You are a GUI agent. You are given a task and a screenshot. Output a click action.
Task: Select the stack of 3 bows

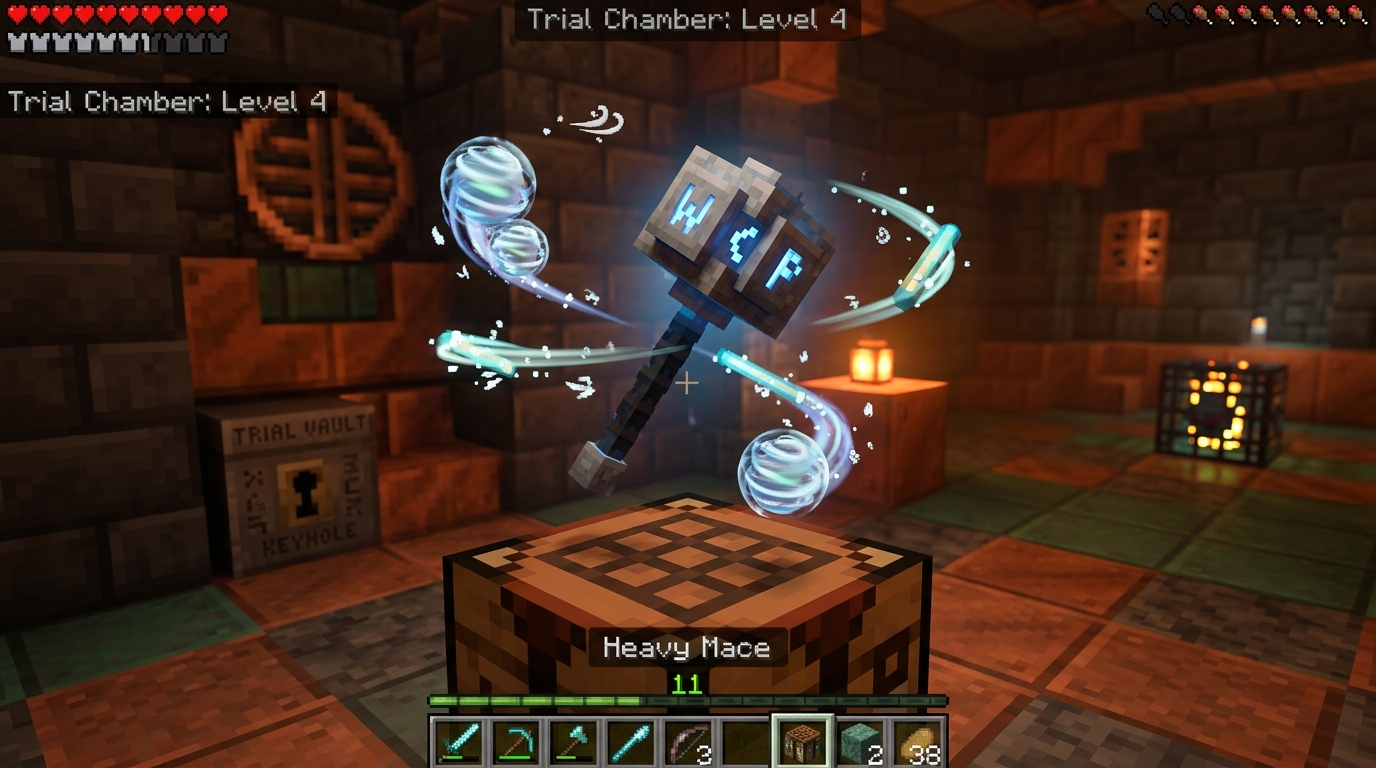click(x=685, y=740)
